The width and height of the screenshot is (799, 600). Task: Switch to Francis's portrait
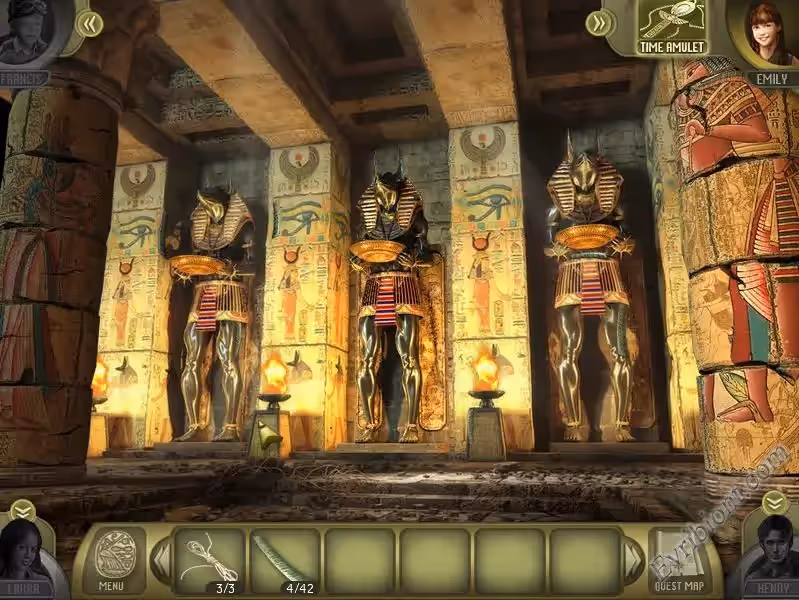click(x=28, y=32)
